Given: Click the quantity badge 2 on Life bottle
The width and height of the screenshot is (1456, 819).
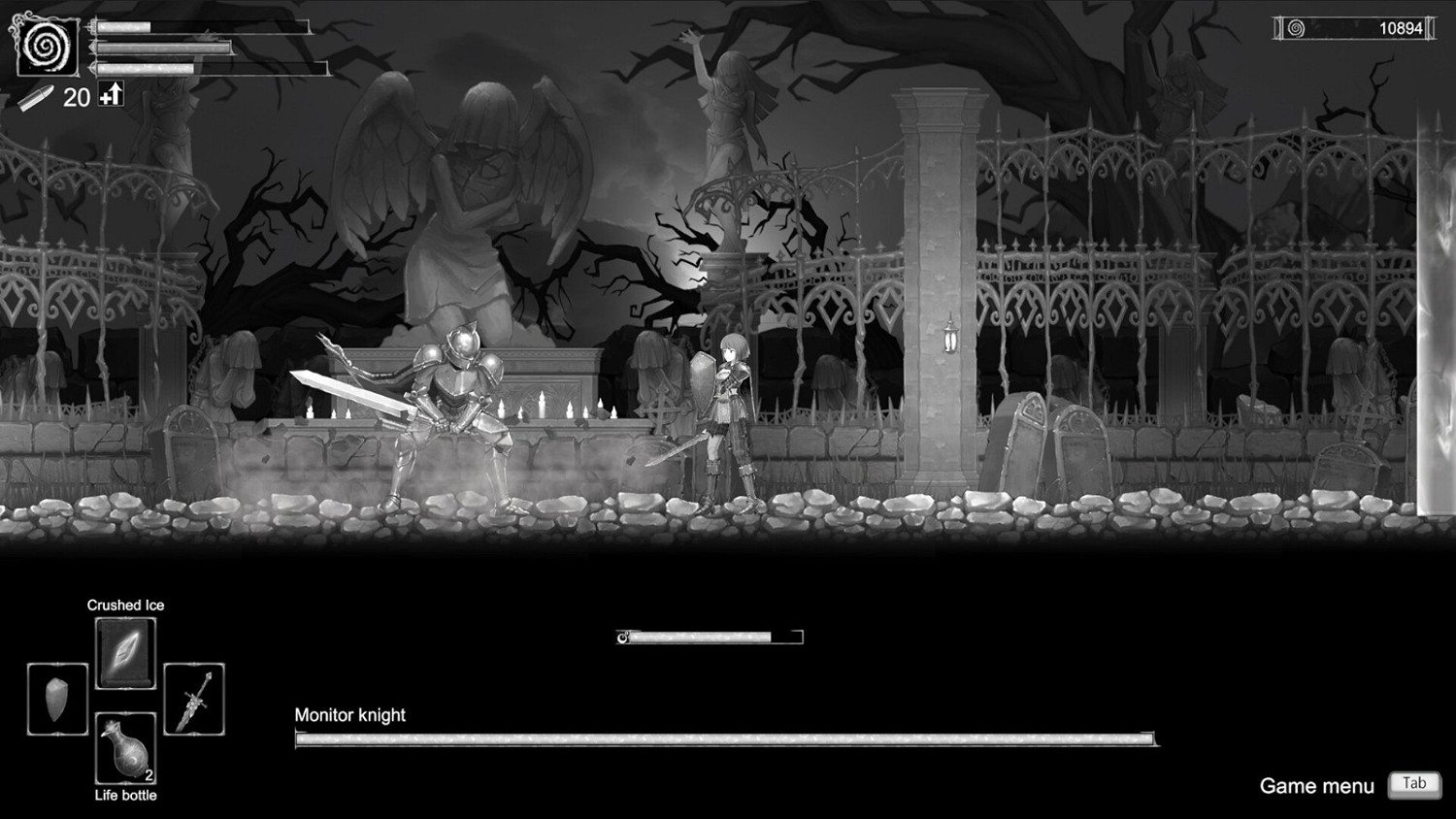Looking at the screenshot, I should [149, 773].
